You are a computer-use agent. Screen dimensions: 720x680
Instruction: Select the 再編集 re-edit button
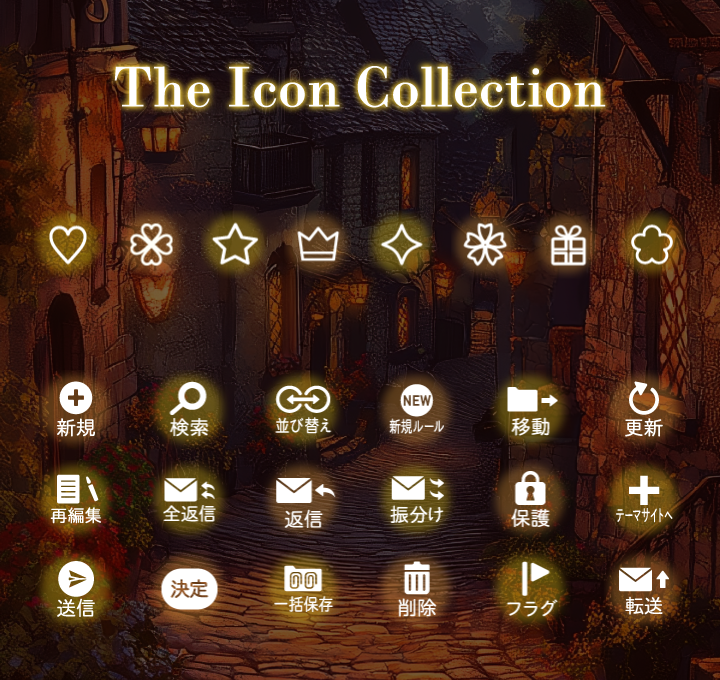pos(76,500)
